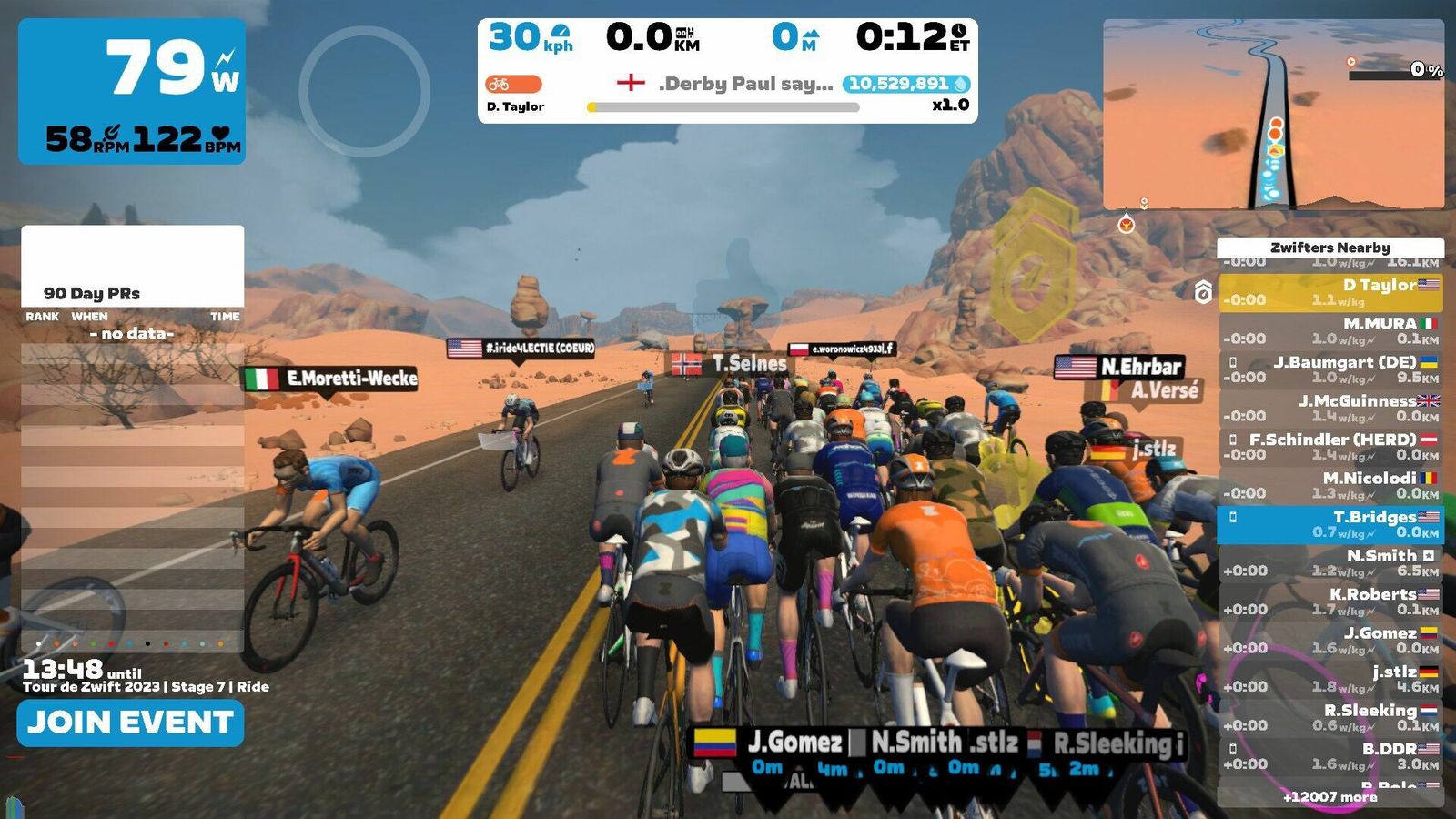Click the 10,529,891 drops counter
The image size is (1456, 819).
point(905,84)
